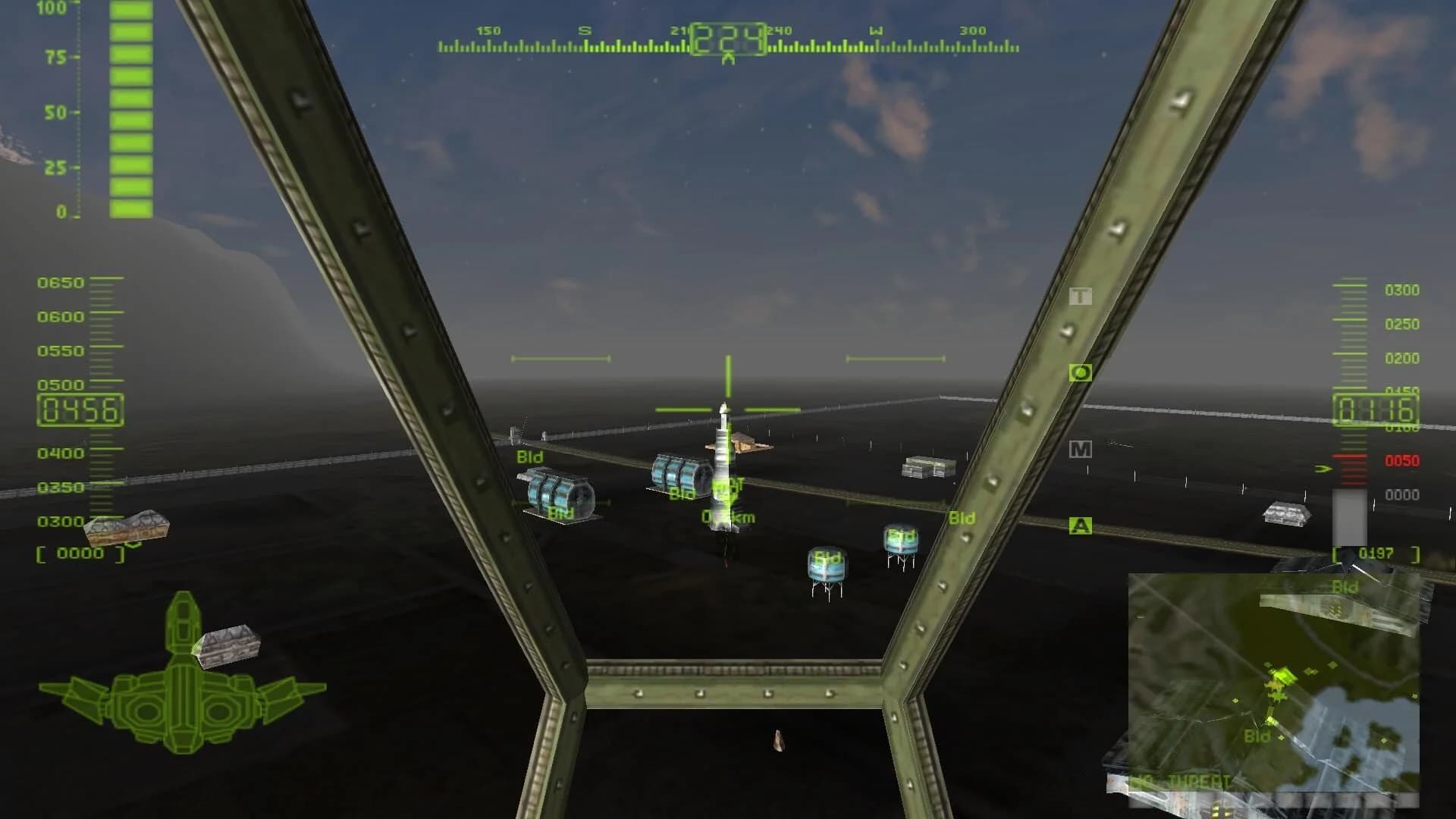Toggle the highlighted "O" mode indicator
The height and width of the screenshot is (819, 1456).
click(1080, 372)
